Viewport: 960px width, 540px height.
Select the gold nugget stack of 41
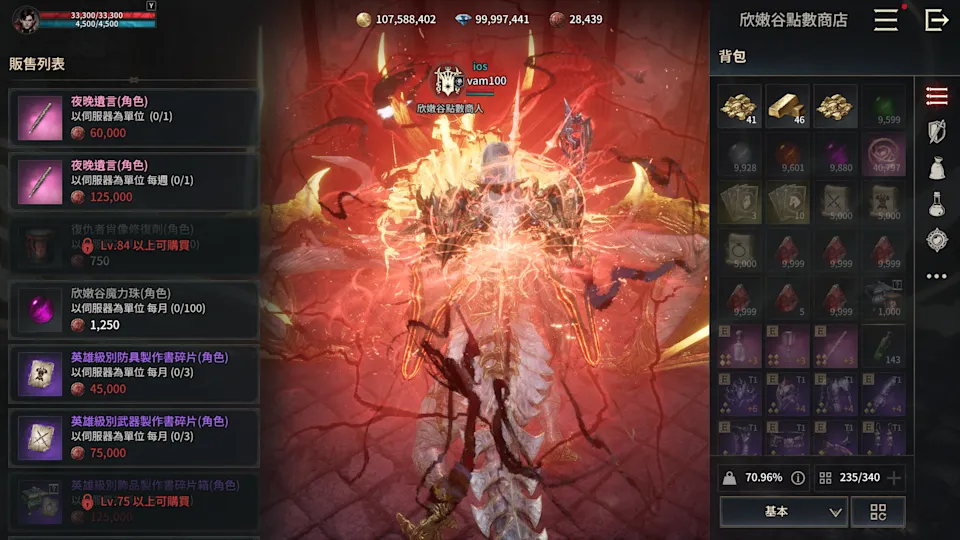tap(739, 106)
